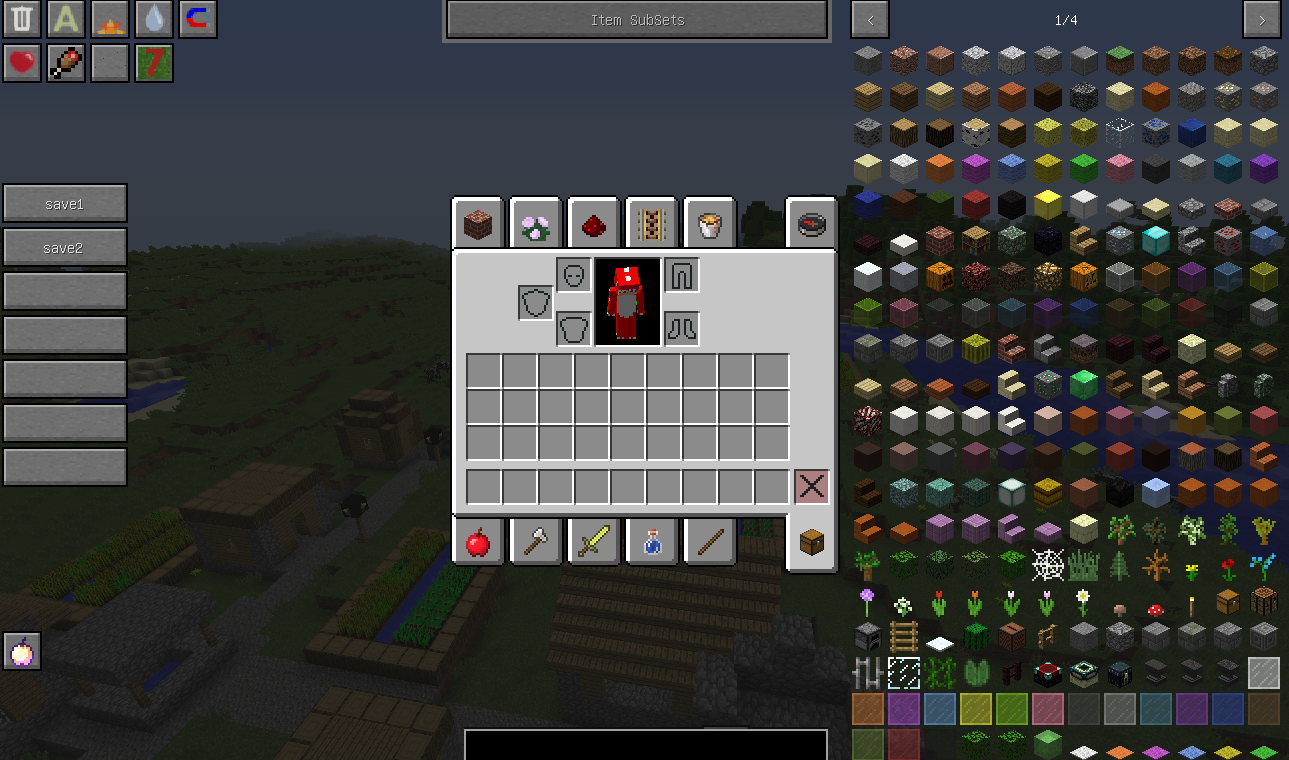Open the compass search tab
This screenshot has height=760, width=1289.
pyautogui.click(x=811, y=222)
